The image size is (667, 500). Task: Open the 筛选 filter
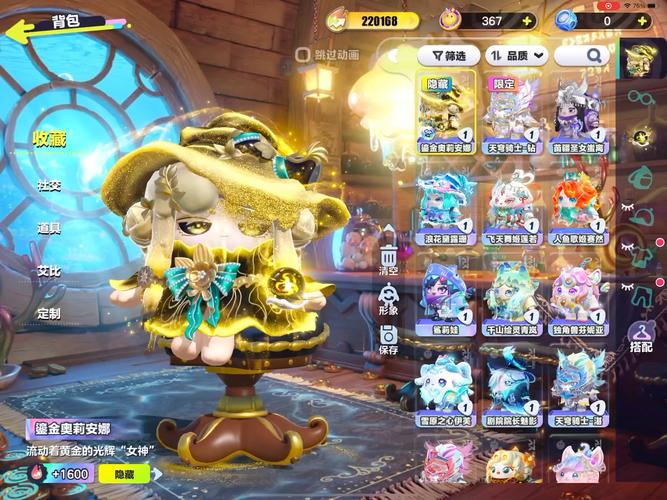449,56
